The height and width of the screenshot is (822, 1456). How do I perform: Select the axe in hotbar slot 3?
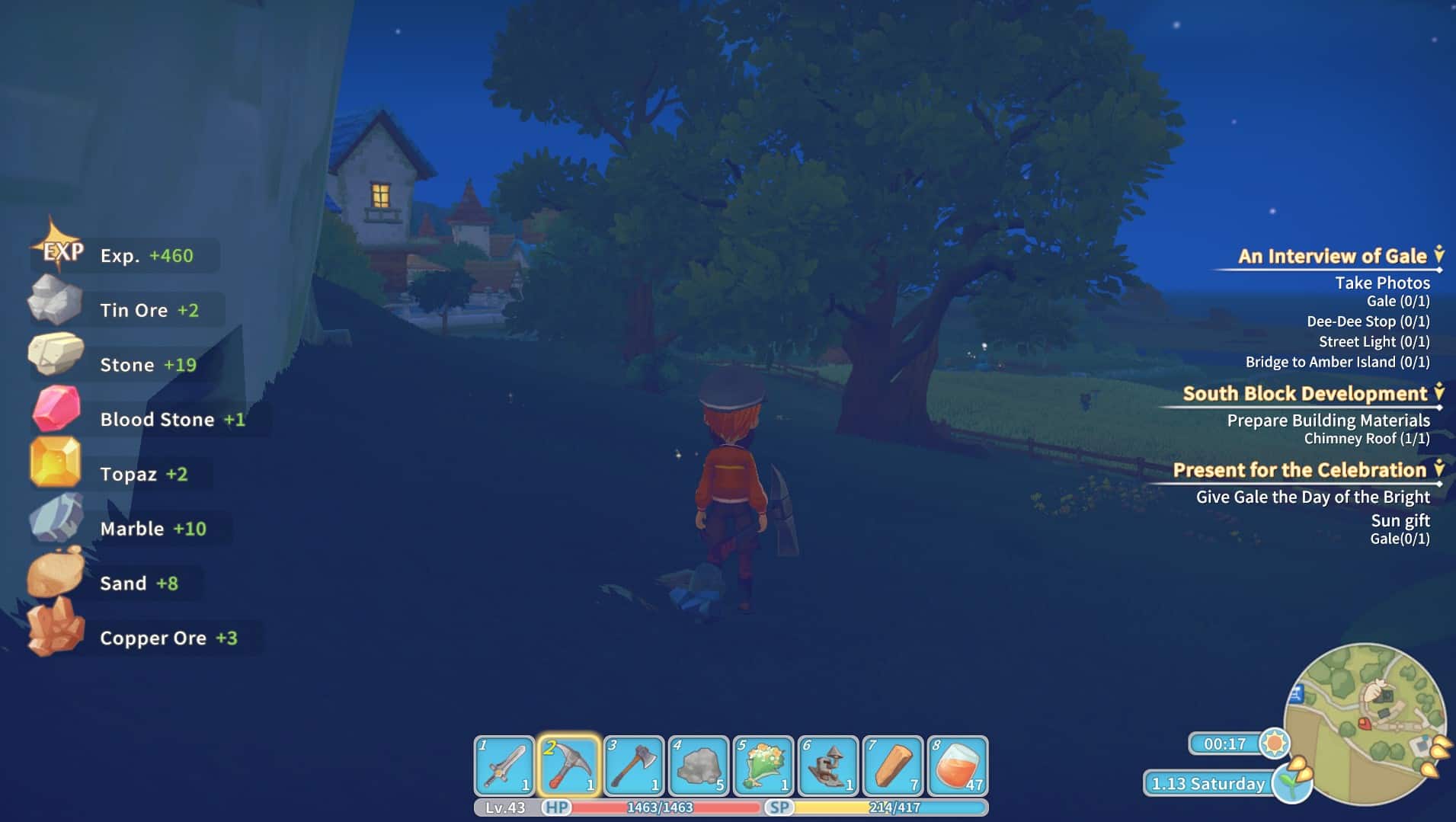coord(635,766)
